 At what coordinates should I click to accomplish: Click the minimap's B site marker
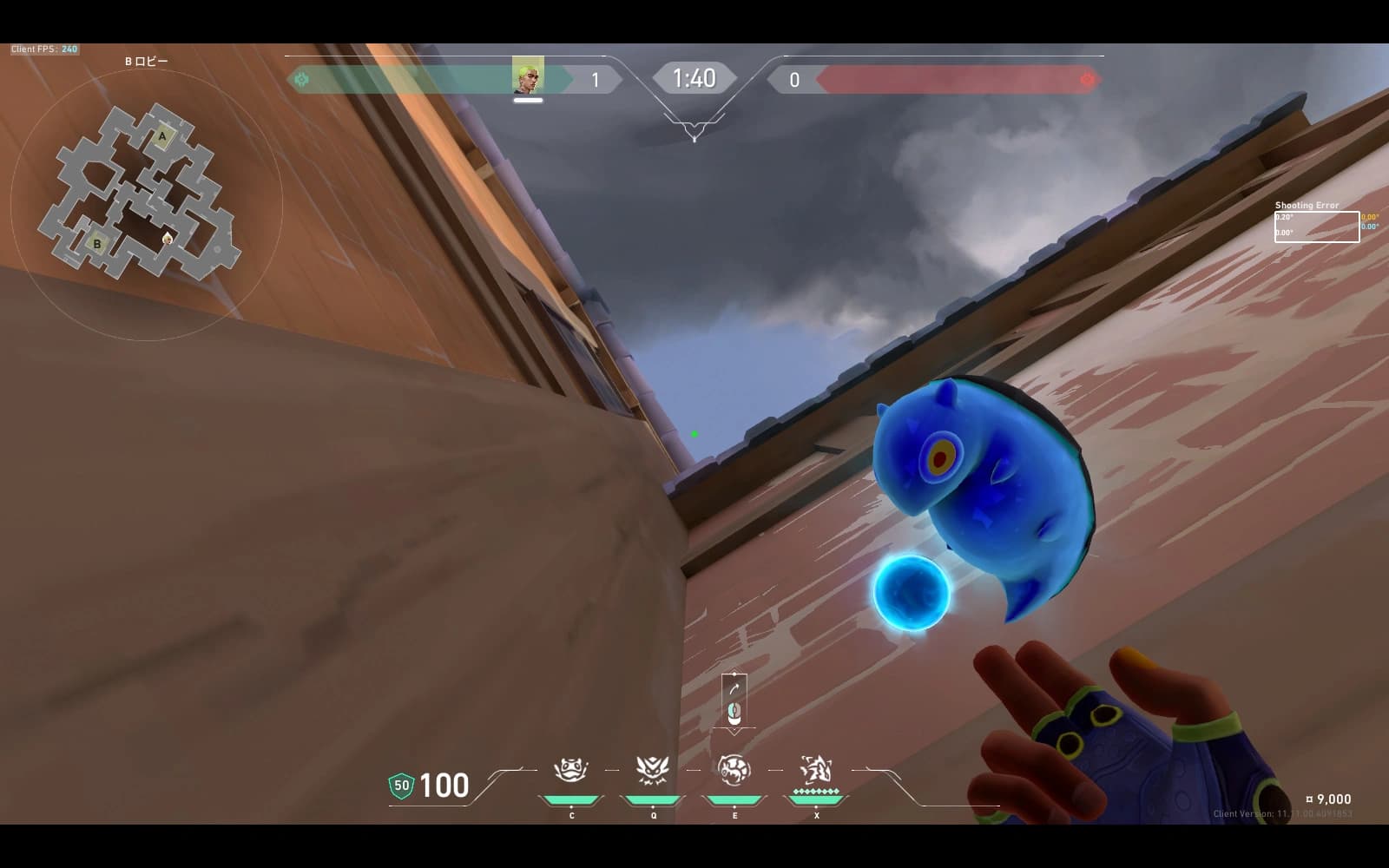(x=97, y=244)
